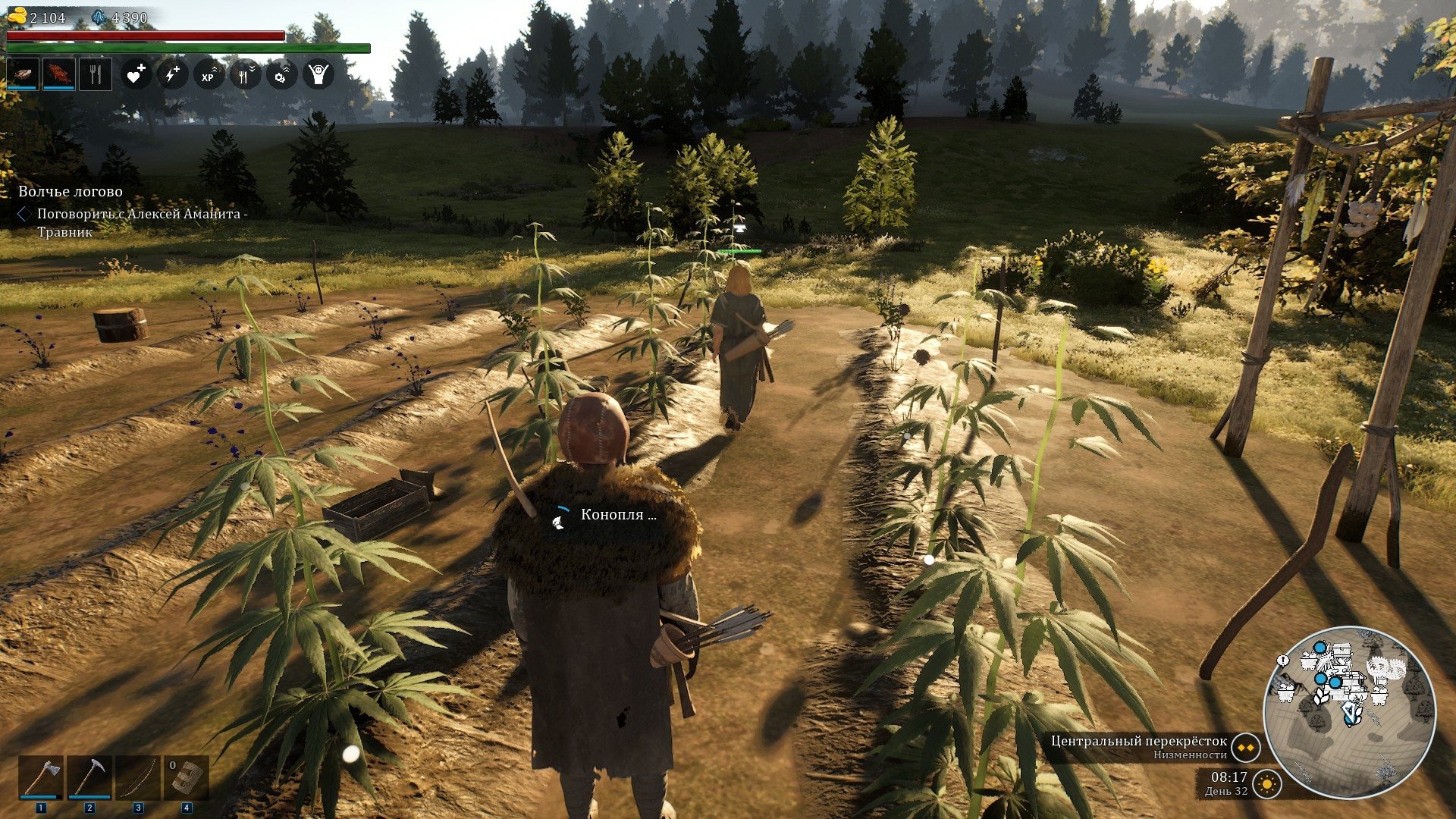The height and width of the screenshot is (819, 1456).
Task: Select the red meat food buff slot
Action: click(x=58, y=74)
